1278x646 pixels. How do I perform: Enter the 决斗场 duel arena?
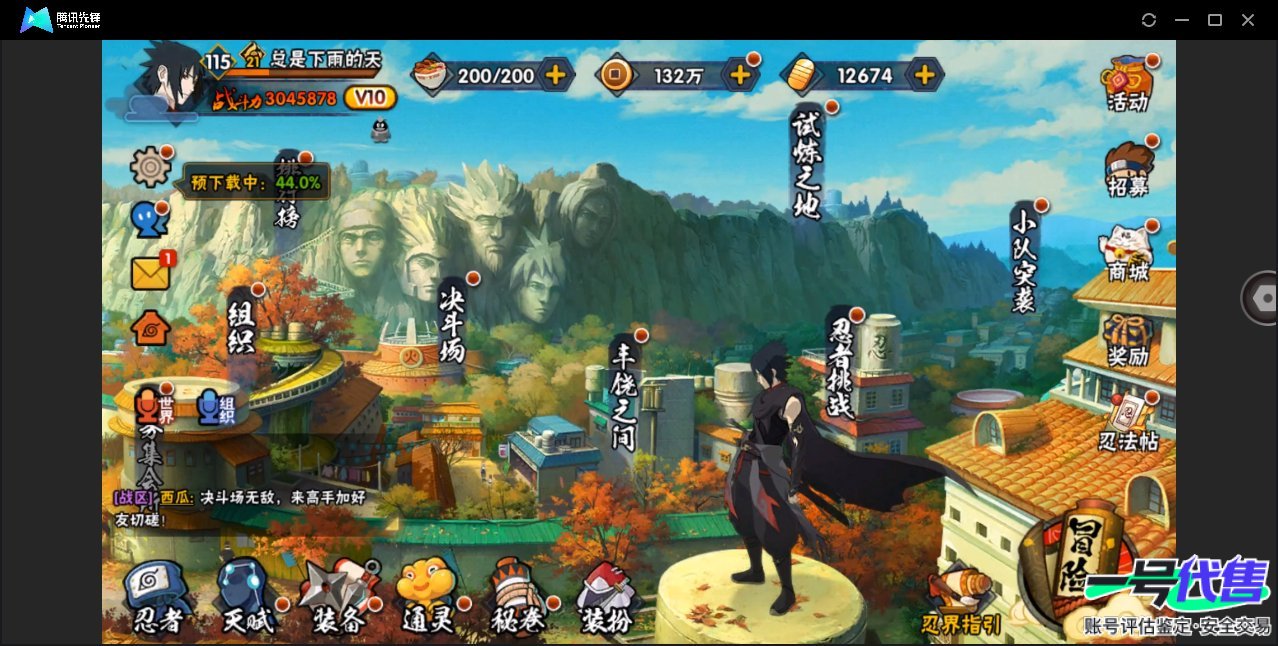pyautogui.click(x=453, y=320)
